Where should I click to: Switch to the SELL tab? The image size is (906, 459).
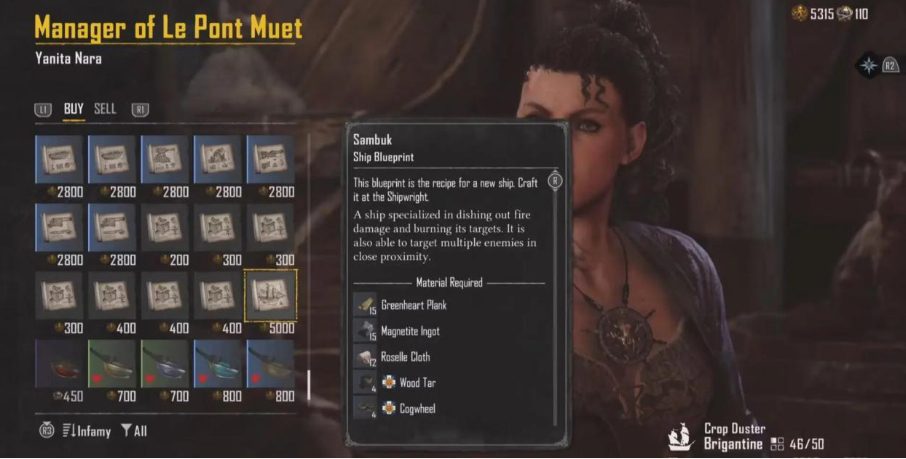point(105,109)
